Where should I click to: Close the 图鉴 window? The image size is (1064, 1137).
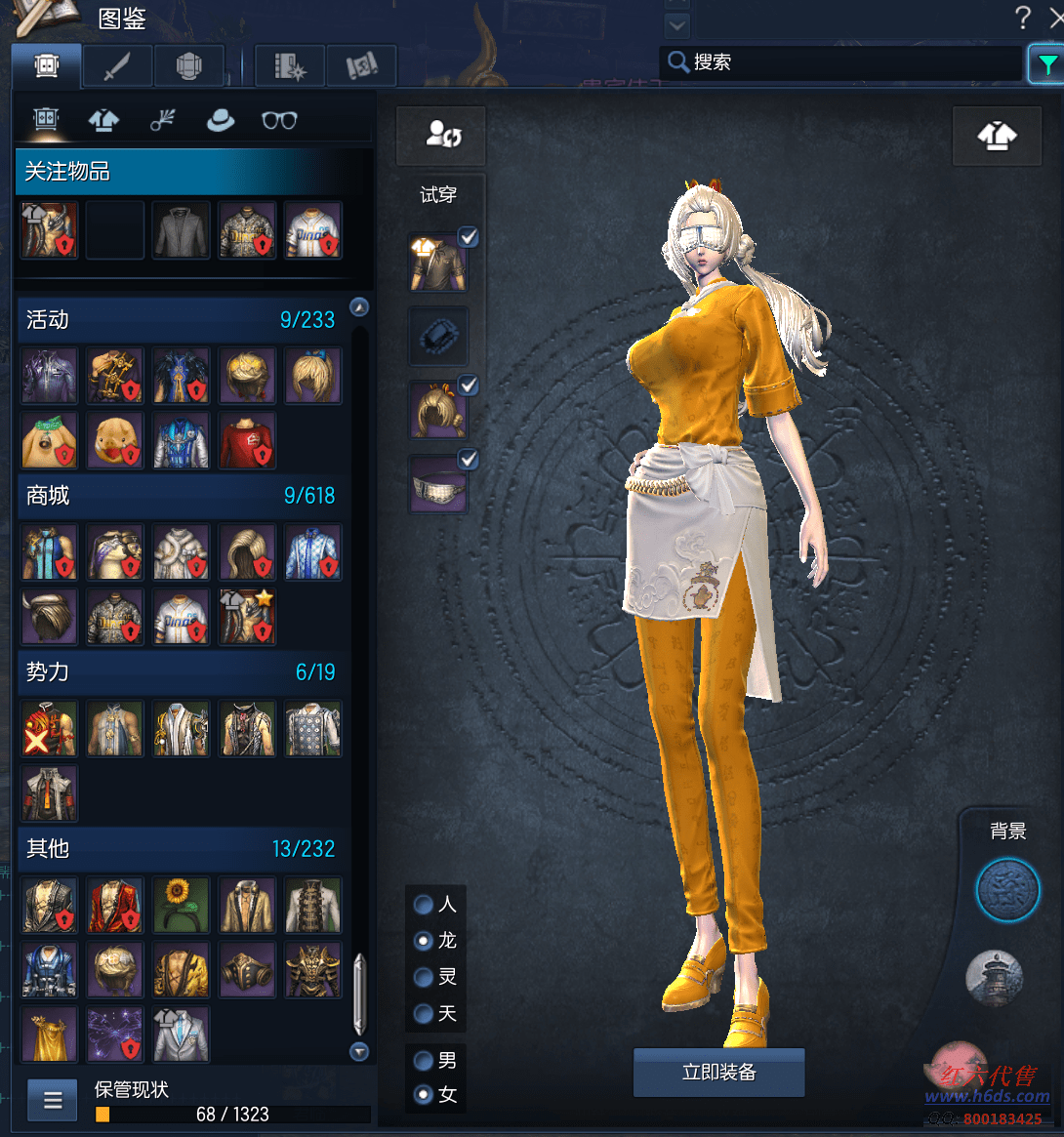[1056, 16]
